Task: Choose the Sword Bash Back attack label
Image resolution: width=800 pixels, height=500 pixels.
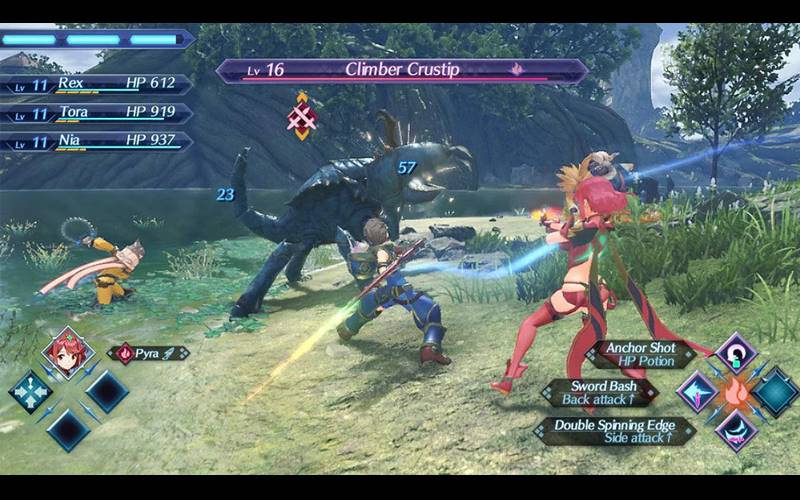Action: pos(602,392)
